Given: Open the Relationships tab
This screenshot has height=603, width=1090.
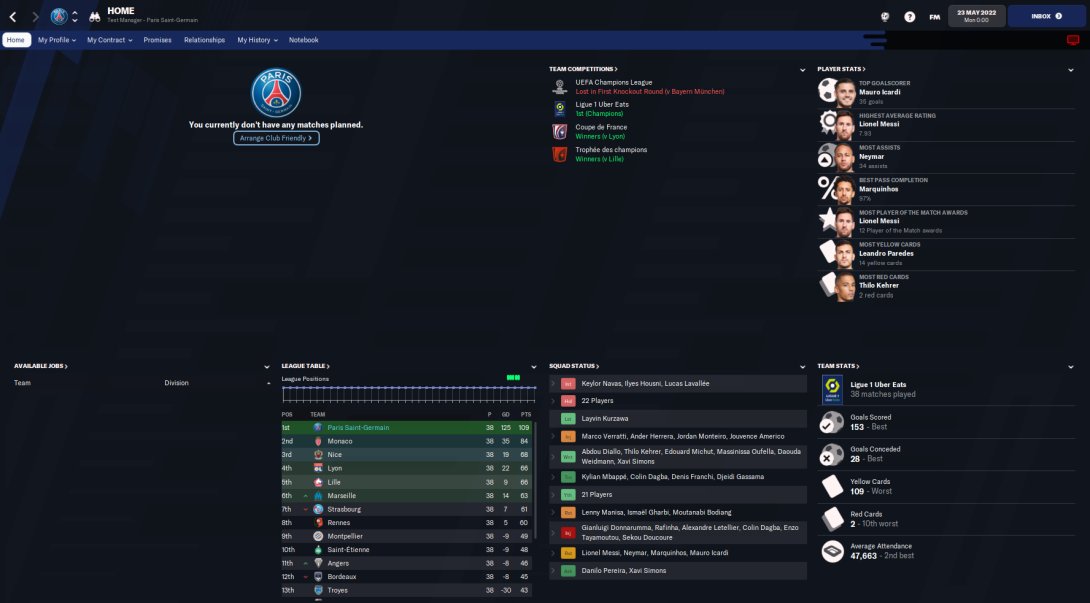Looking at the screenshot, I should point(204,40).
